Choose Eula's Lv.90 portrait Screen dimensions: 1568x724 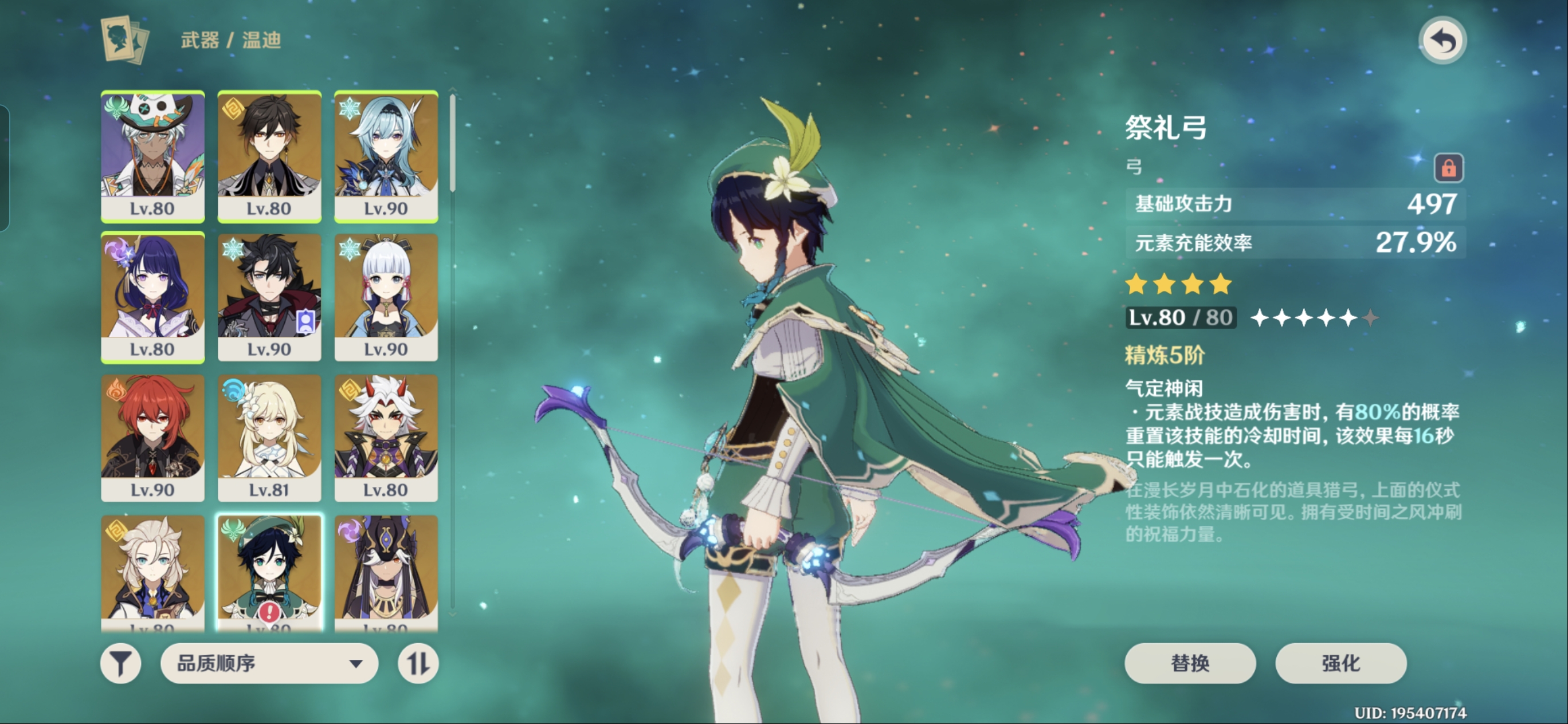(386, 156)
